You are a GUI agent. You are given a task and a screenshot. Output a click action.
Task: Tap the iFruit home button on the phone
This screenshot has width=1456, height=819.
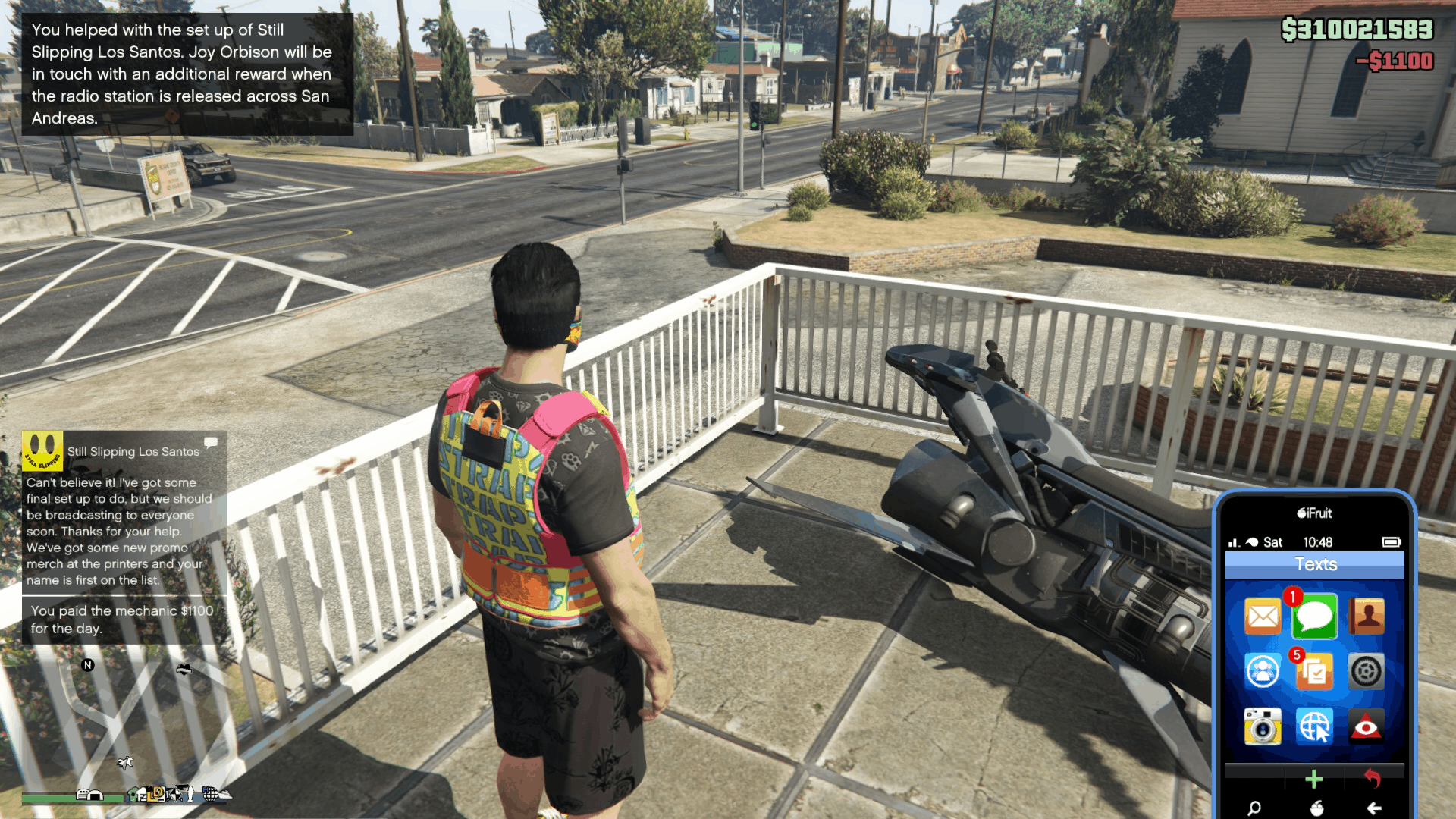(x=1316, y=808)
